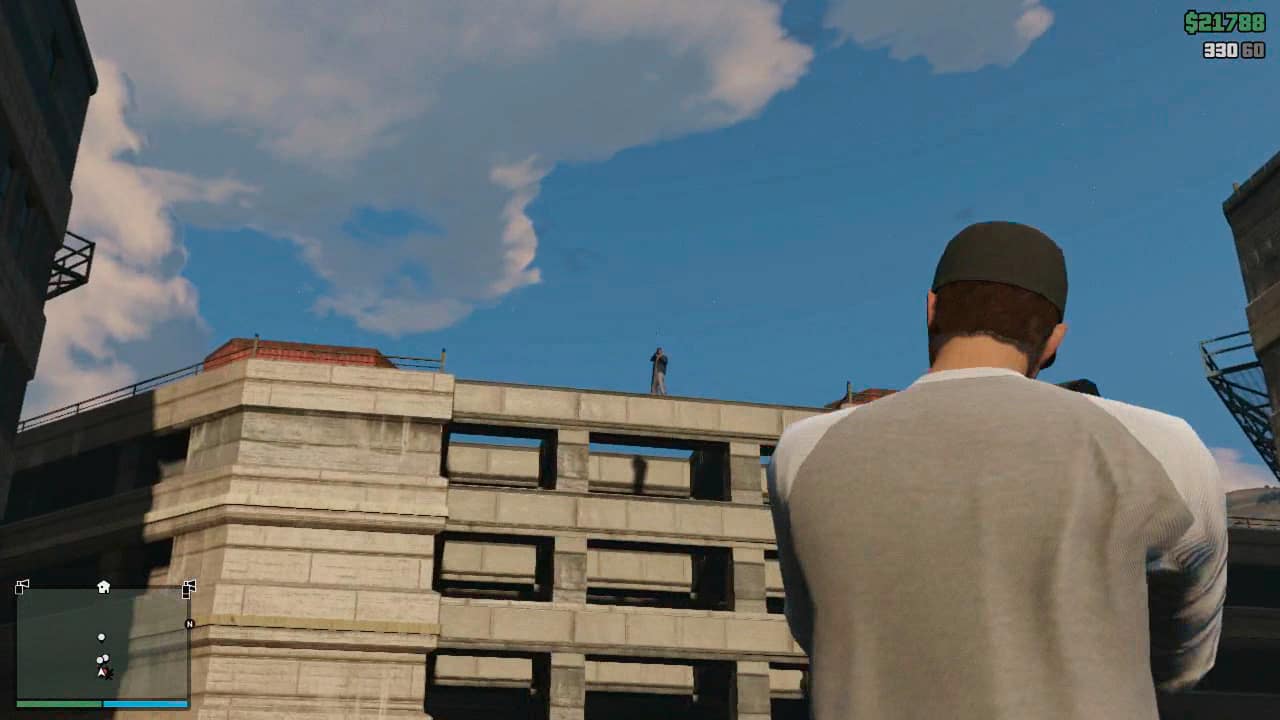Click the green $21788 cash counter
The width and height of the screenshot is (1280, 720).
[x=1224, y=20]
